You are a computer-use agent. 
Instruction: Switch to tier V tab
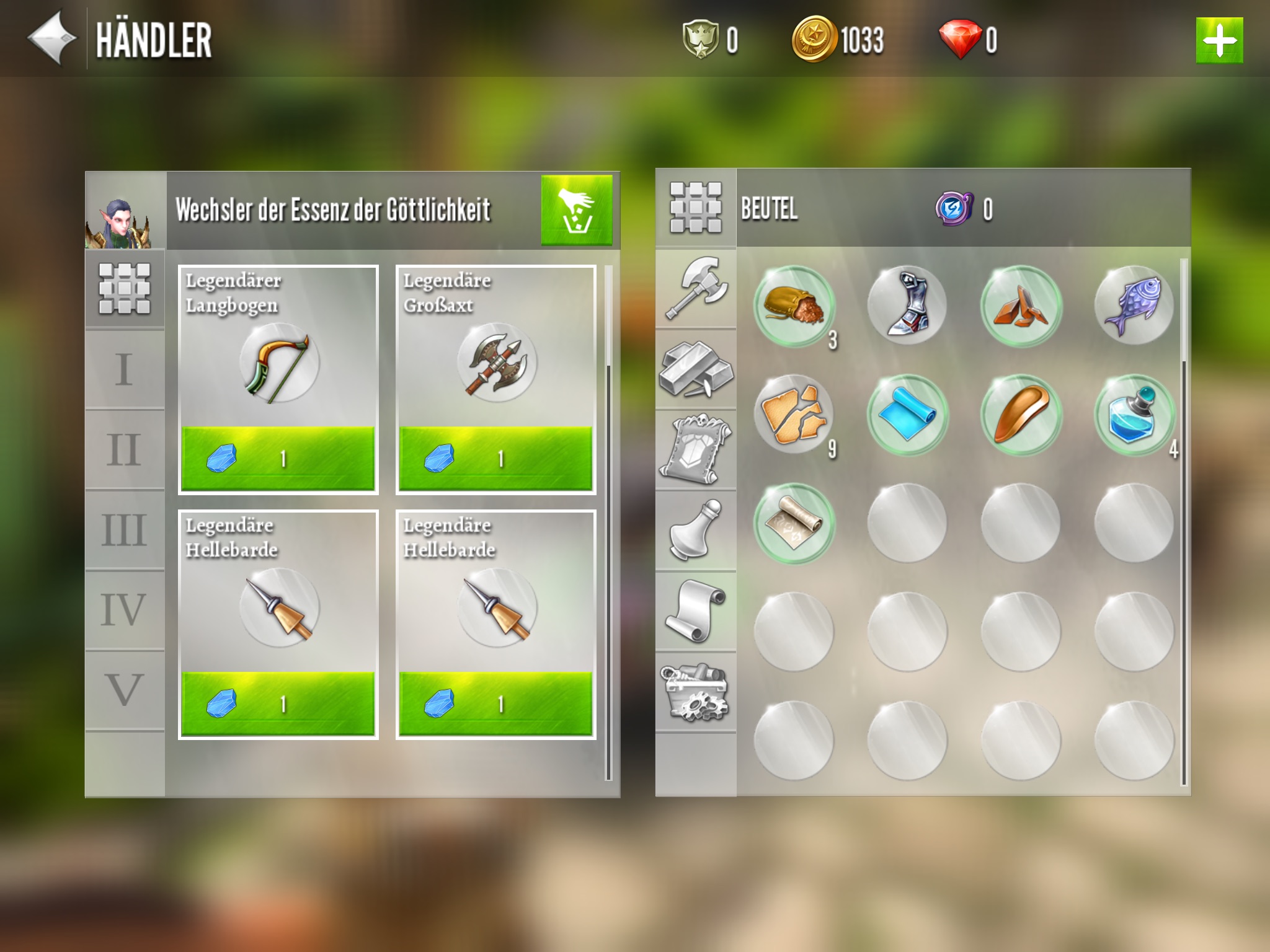coord(125,690)
